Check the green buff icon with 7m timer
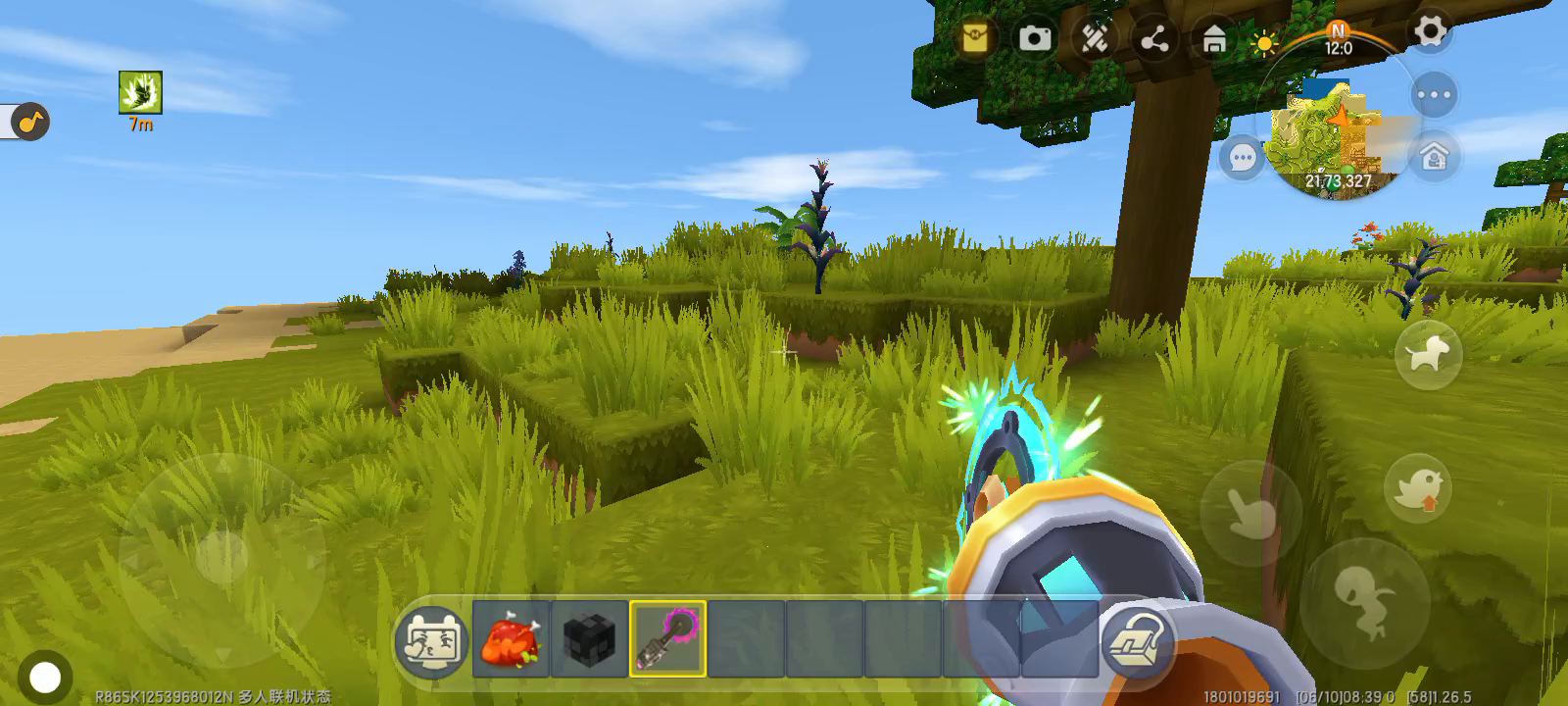This screenshot has width=1568, height=706. tap(140, 93)
